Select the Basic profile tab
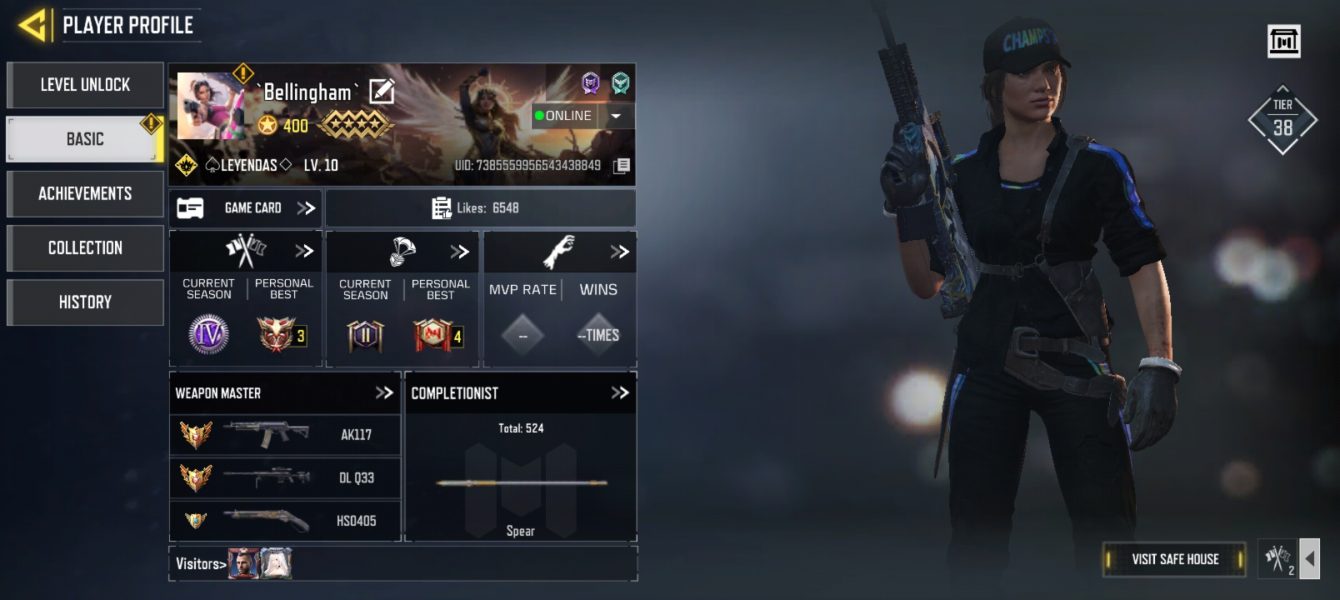 [85, 139]
